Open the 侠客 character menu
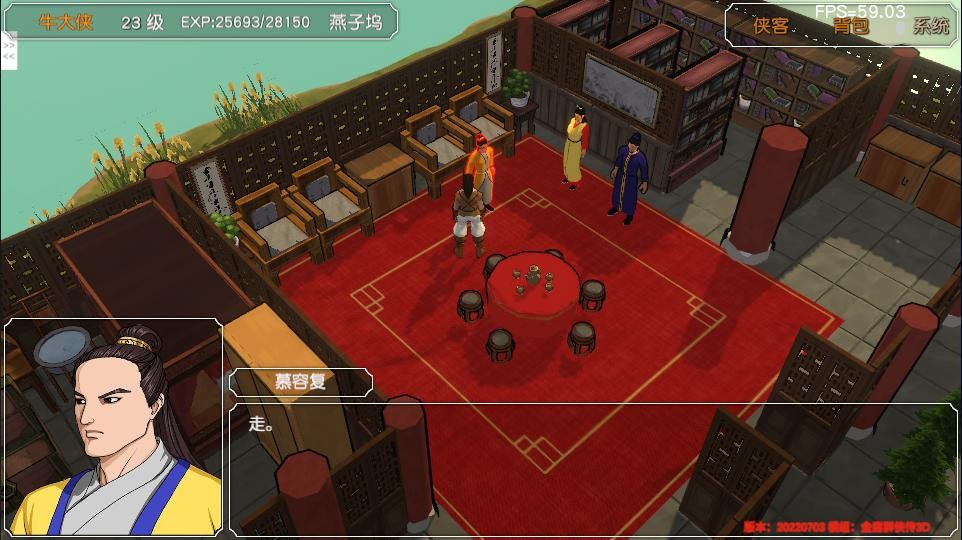962x540 pixels. [x=771, y=27]
